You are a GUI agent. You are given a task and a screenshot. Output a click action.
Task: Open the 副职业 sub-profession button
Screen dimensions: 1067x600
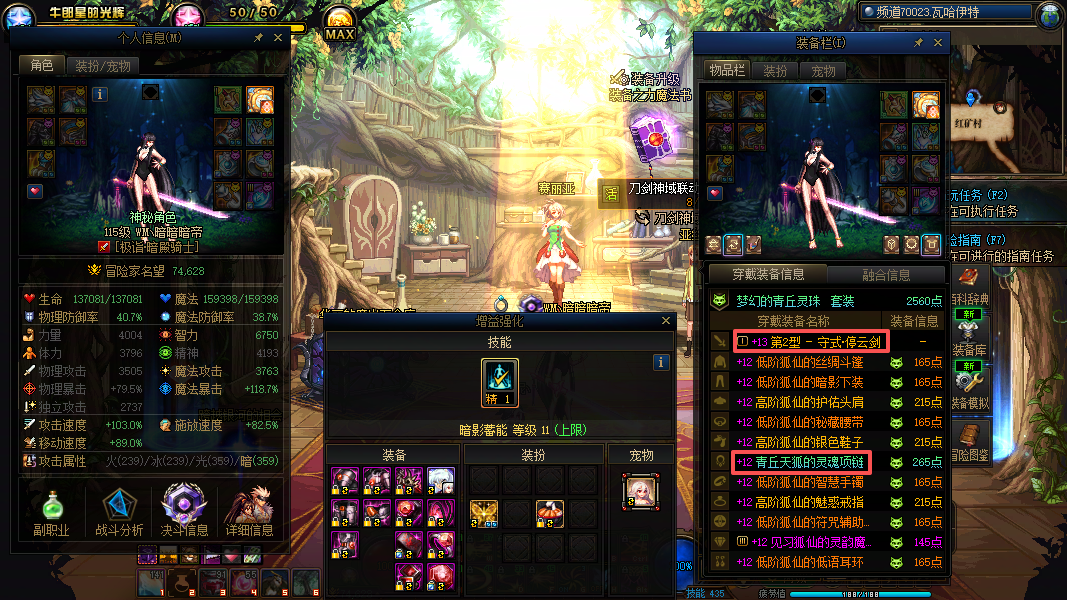tap(51, 512)
